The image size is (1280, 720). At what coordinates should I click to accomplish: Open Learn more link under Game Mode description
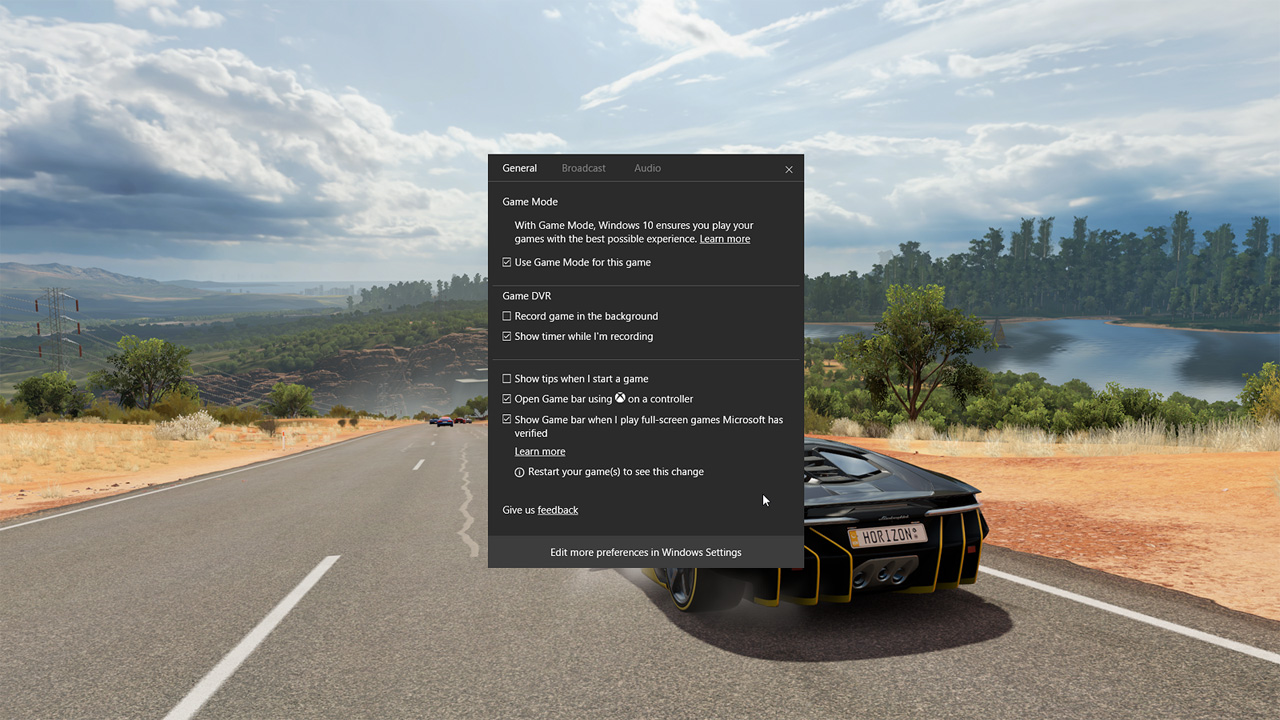[724, 239]
